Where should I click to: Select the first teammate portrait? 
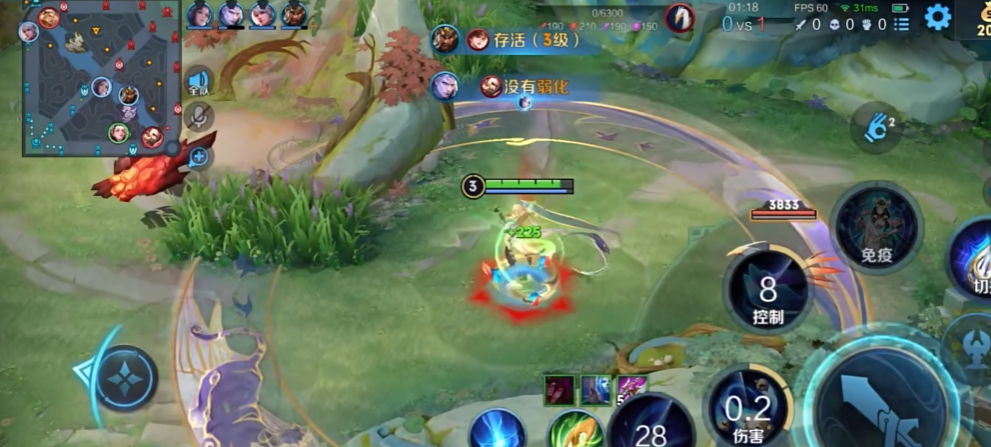click(200, 14)
